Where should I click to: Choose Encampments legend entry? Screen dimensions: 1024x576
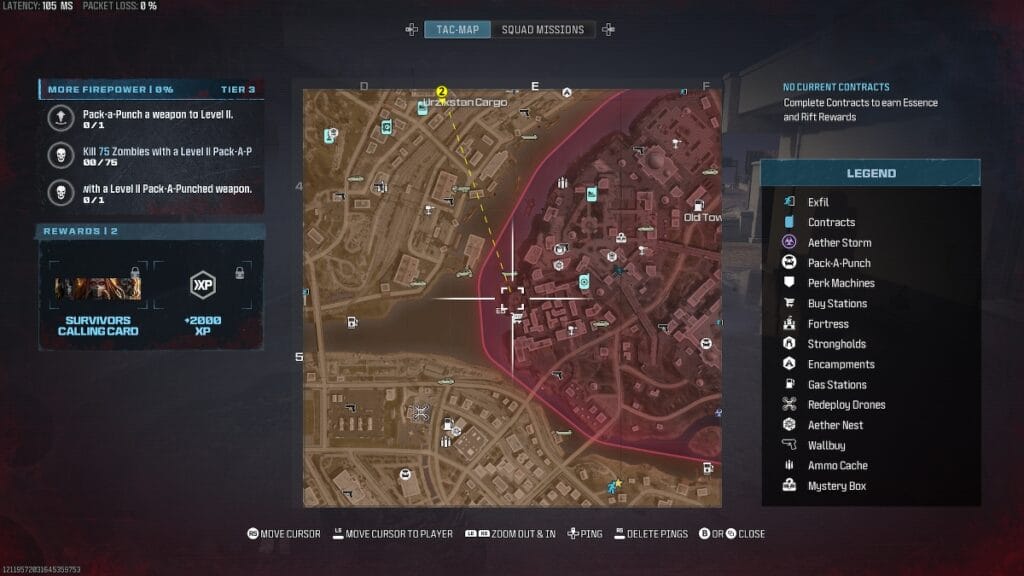841,364
